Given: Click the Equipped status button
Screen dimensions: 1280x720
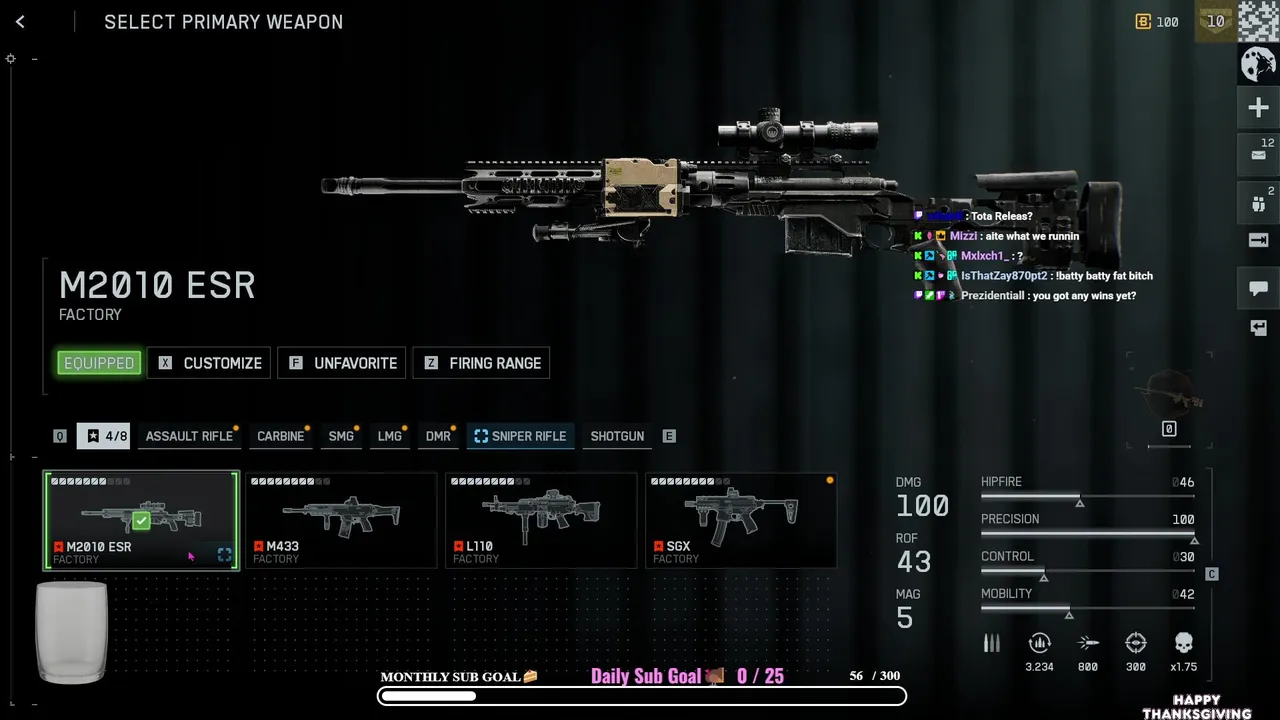Looking at the screenshot, I should (x=99, y=363).
